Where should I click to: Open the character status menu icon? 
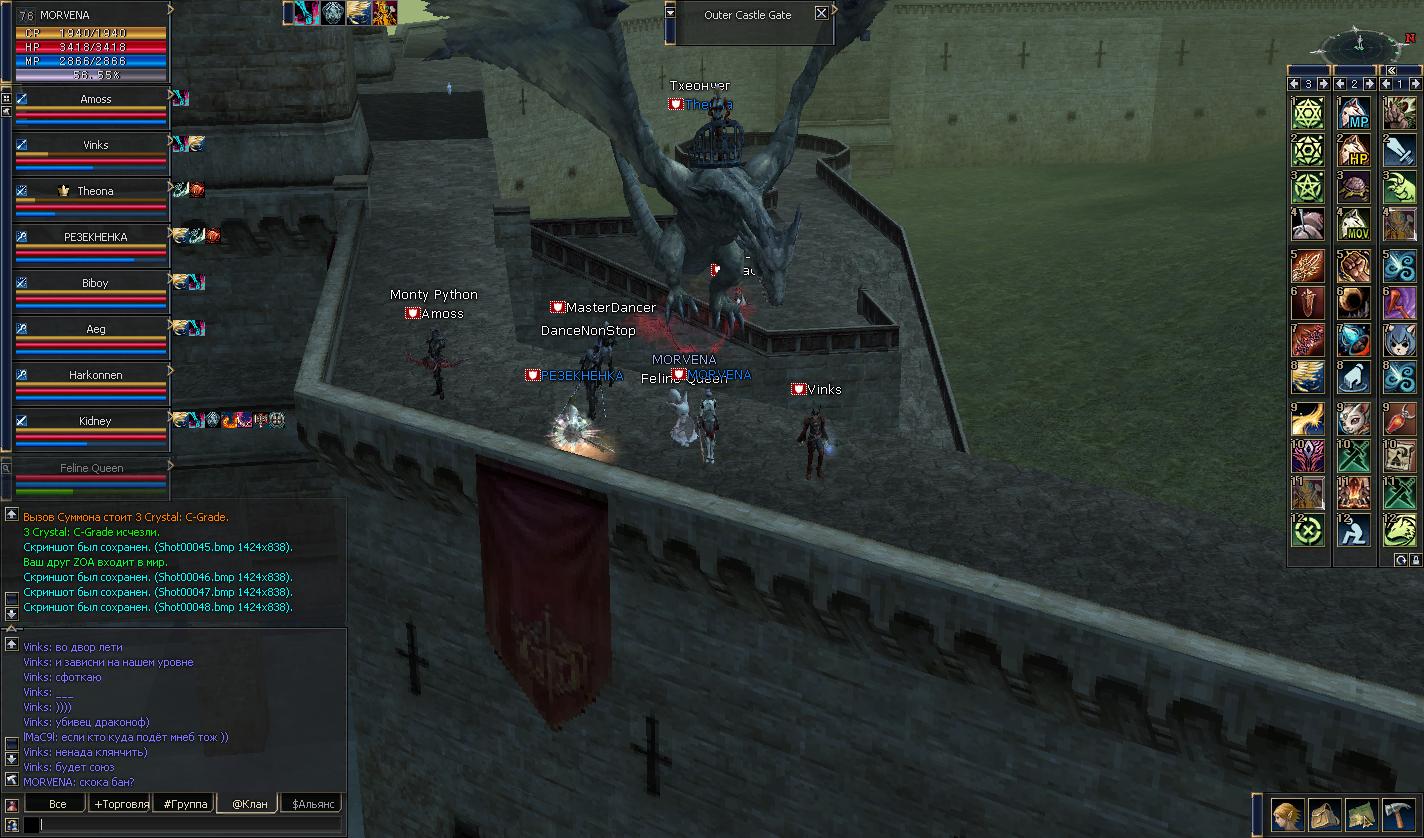[1286, 815]
